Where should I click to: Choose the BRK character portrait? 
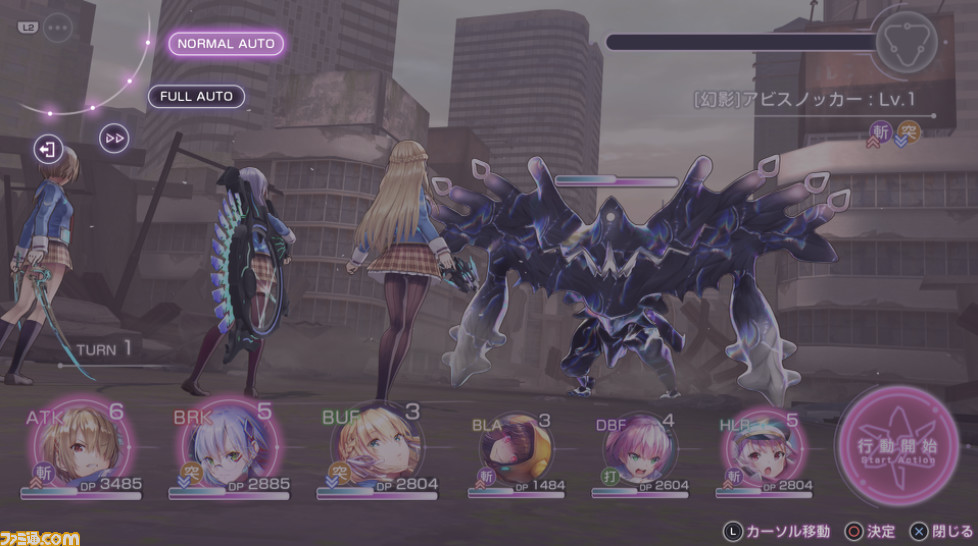point(229,448)
